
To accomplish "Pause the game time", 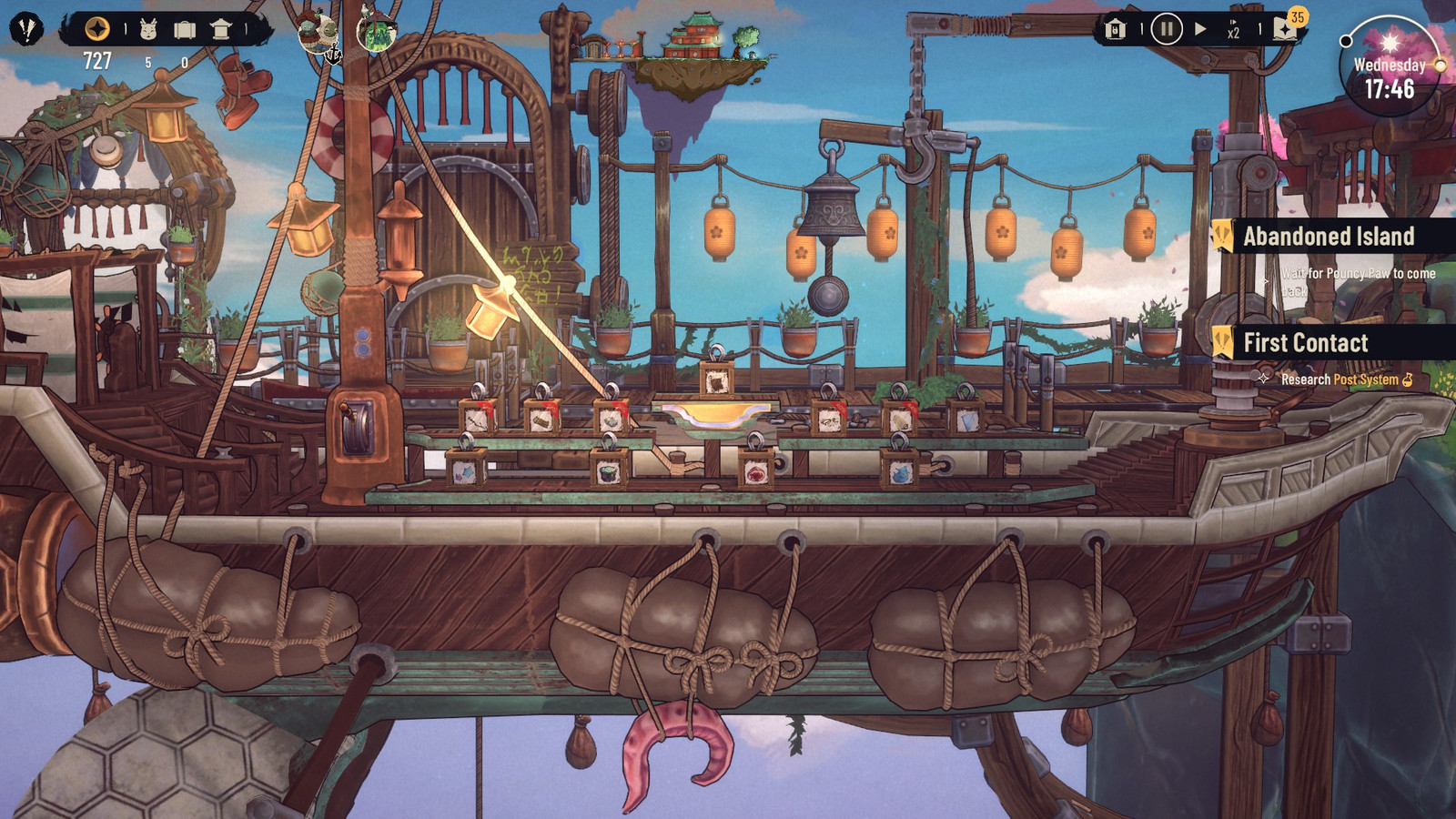I will [x=1166, y=29].
